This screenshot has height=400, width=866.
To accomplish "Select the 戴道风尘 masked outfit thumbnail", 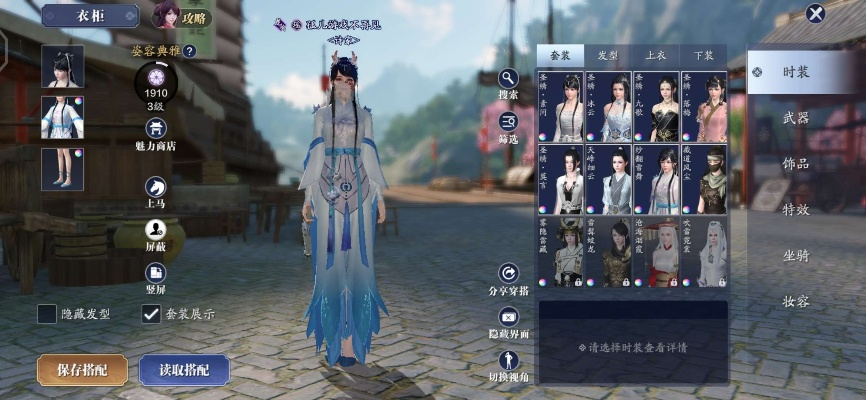I will 704,179.
